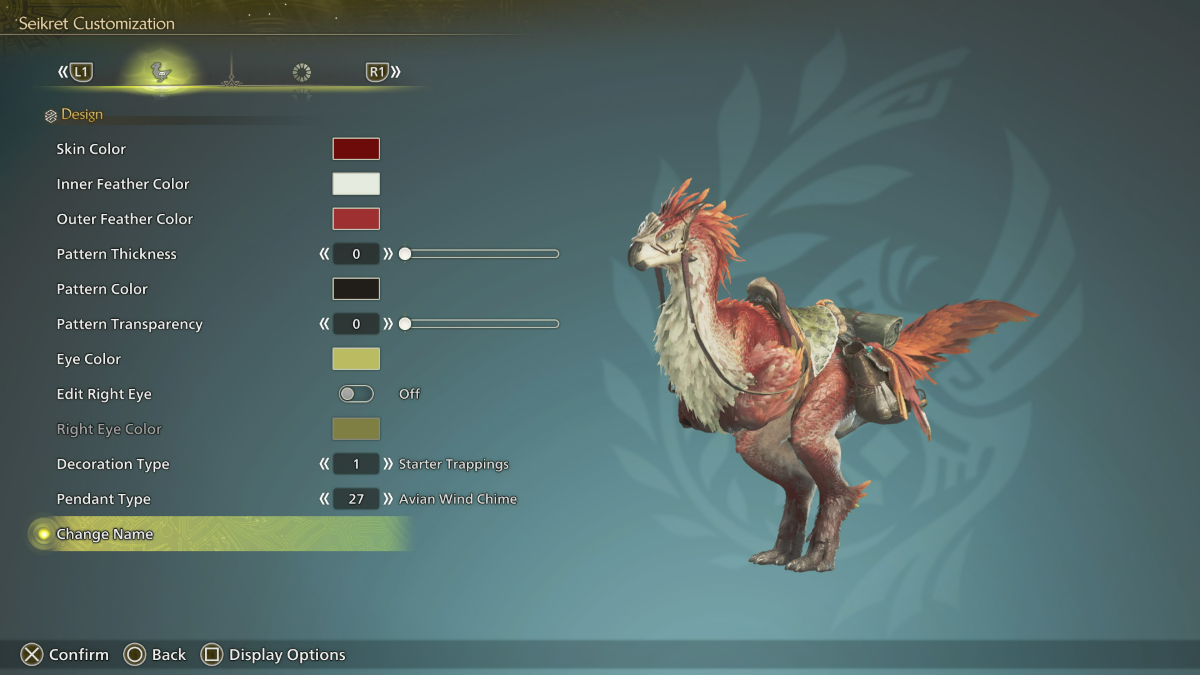Go to previous Decoration Type

point(324,464)
